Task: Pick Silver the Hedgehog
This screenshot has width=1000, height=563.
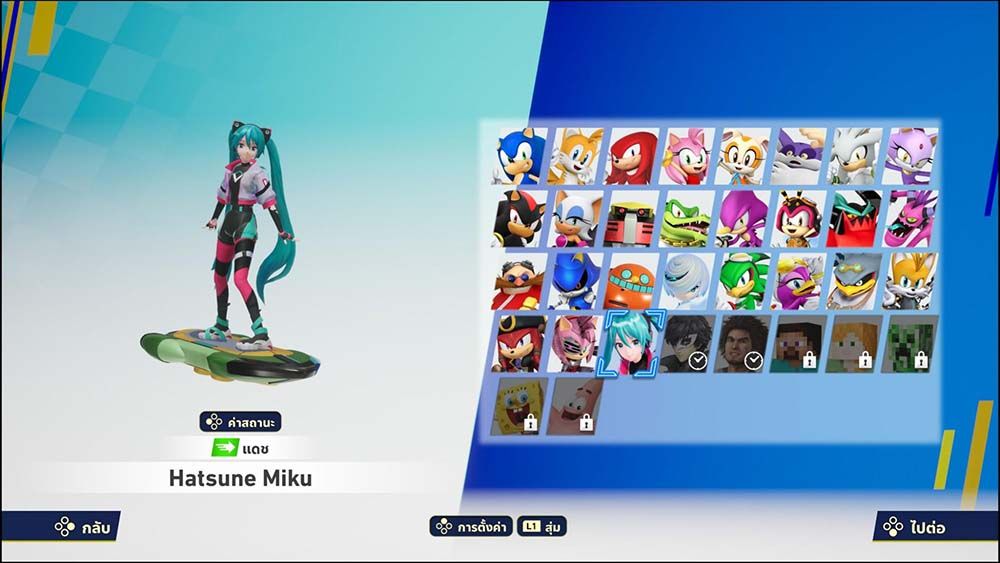Action: point(855,157)
